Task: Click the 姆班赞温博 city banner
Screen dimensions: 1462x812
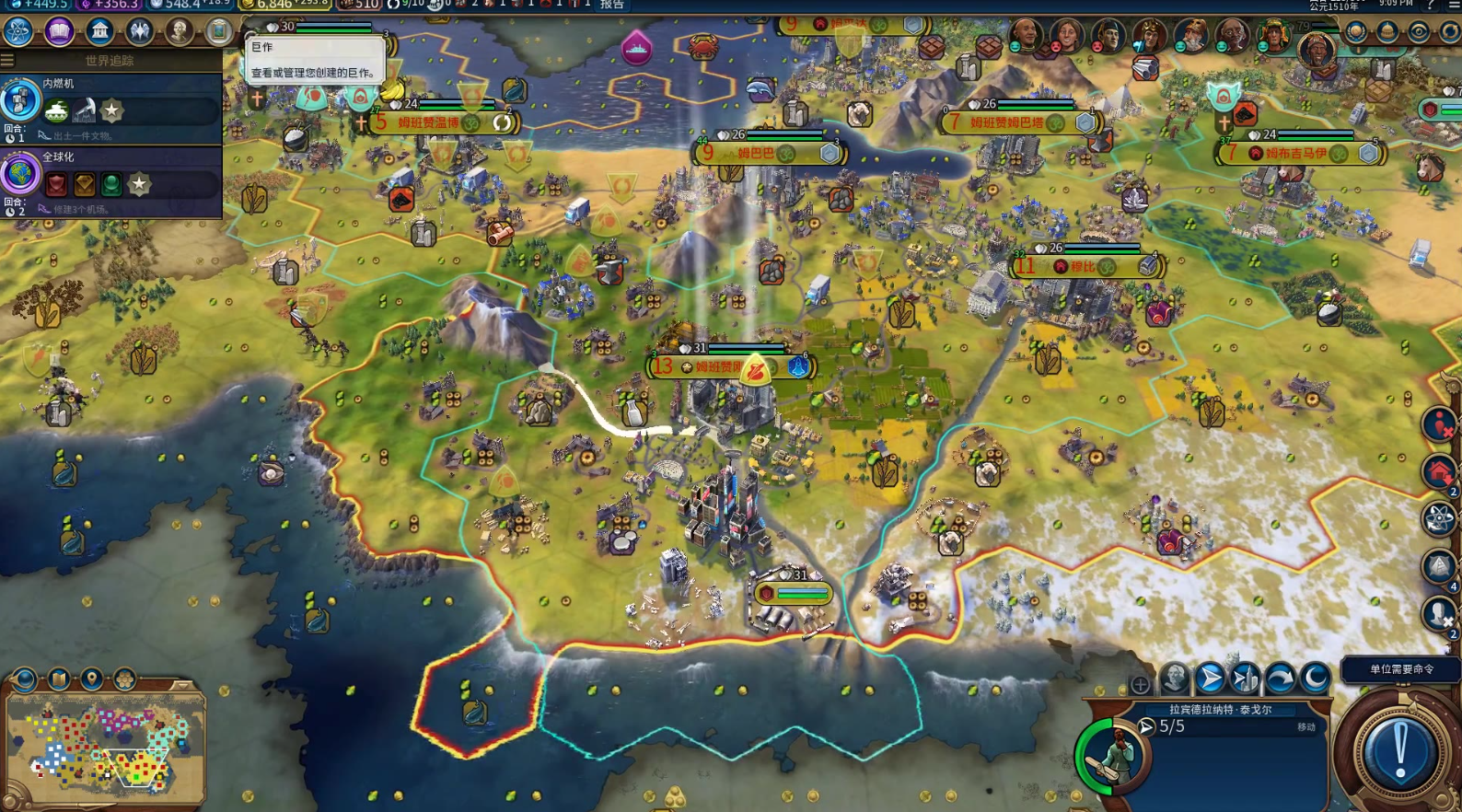Action: (429, 122)
